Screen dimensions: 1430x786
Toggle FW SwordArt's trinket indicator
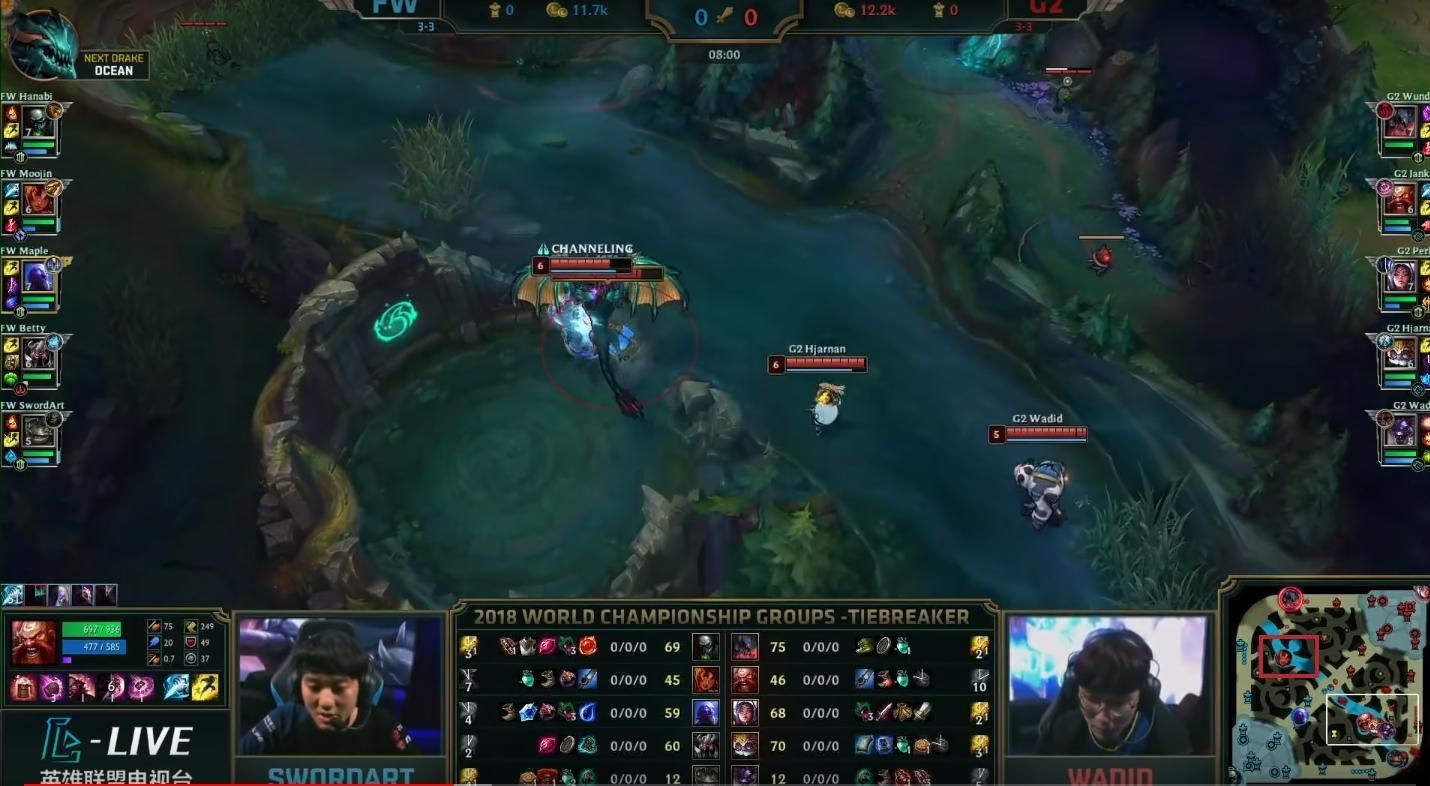point(12,455)
